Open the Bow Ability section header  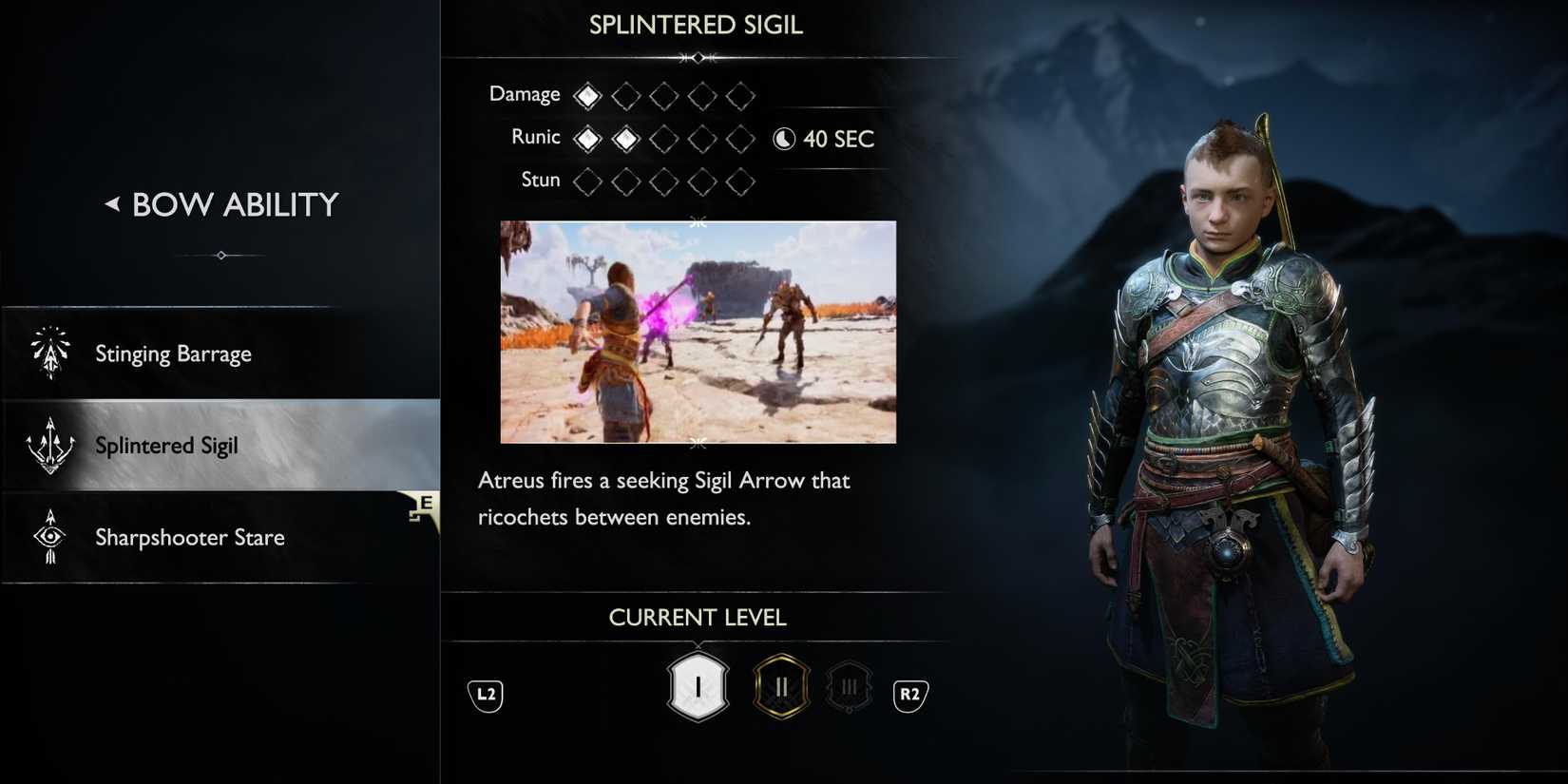(234, 203)
